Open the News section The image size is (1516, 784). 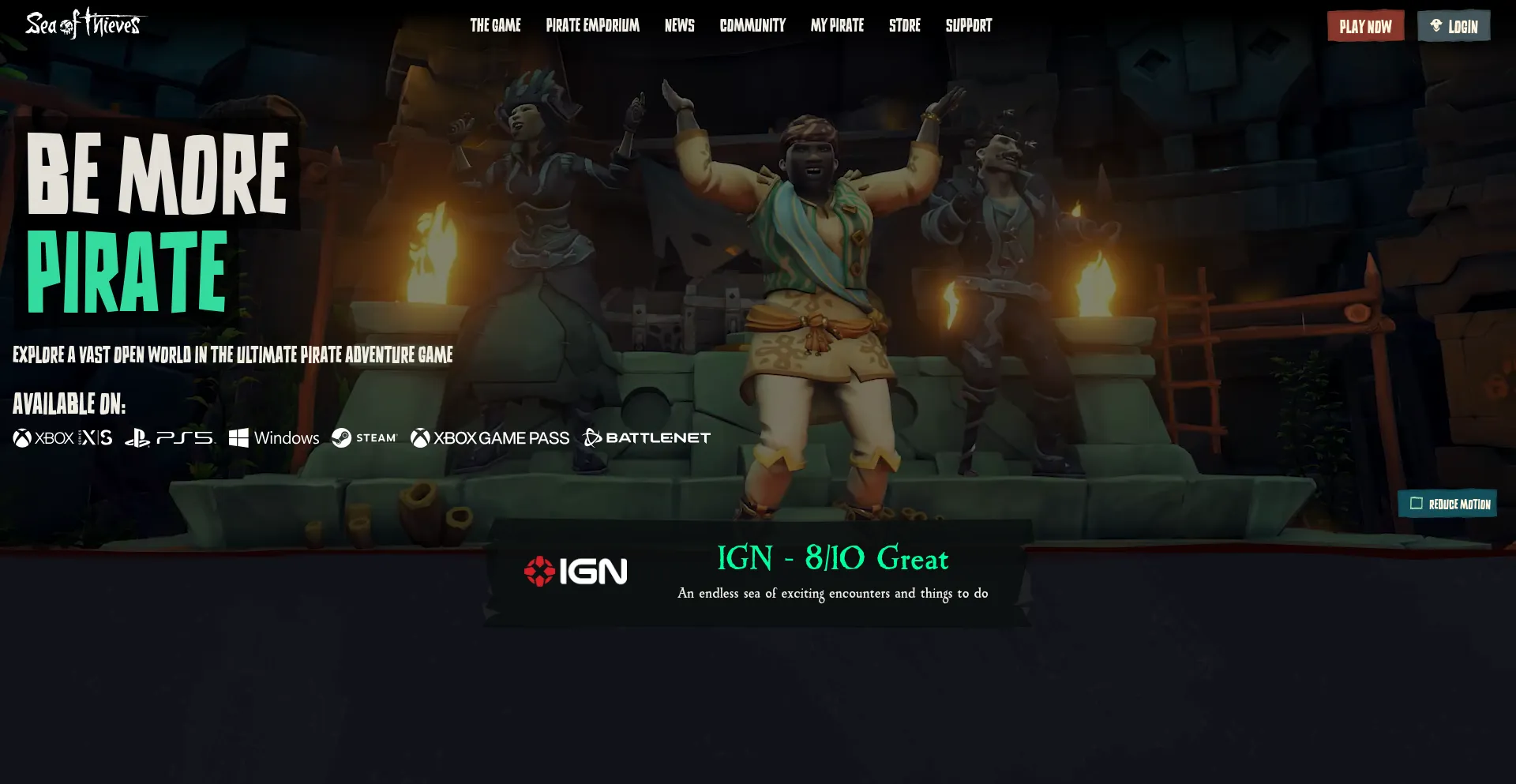click(680, 25)
